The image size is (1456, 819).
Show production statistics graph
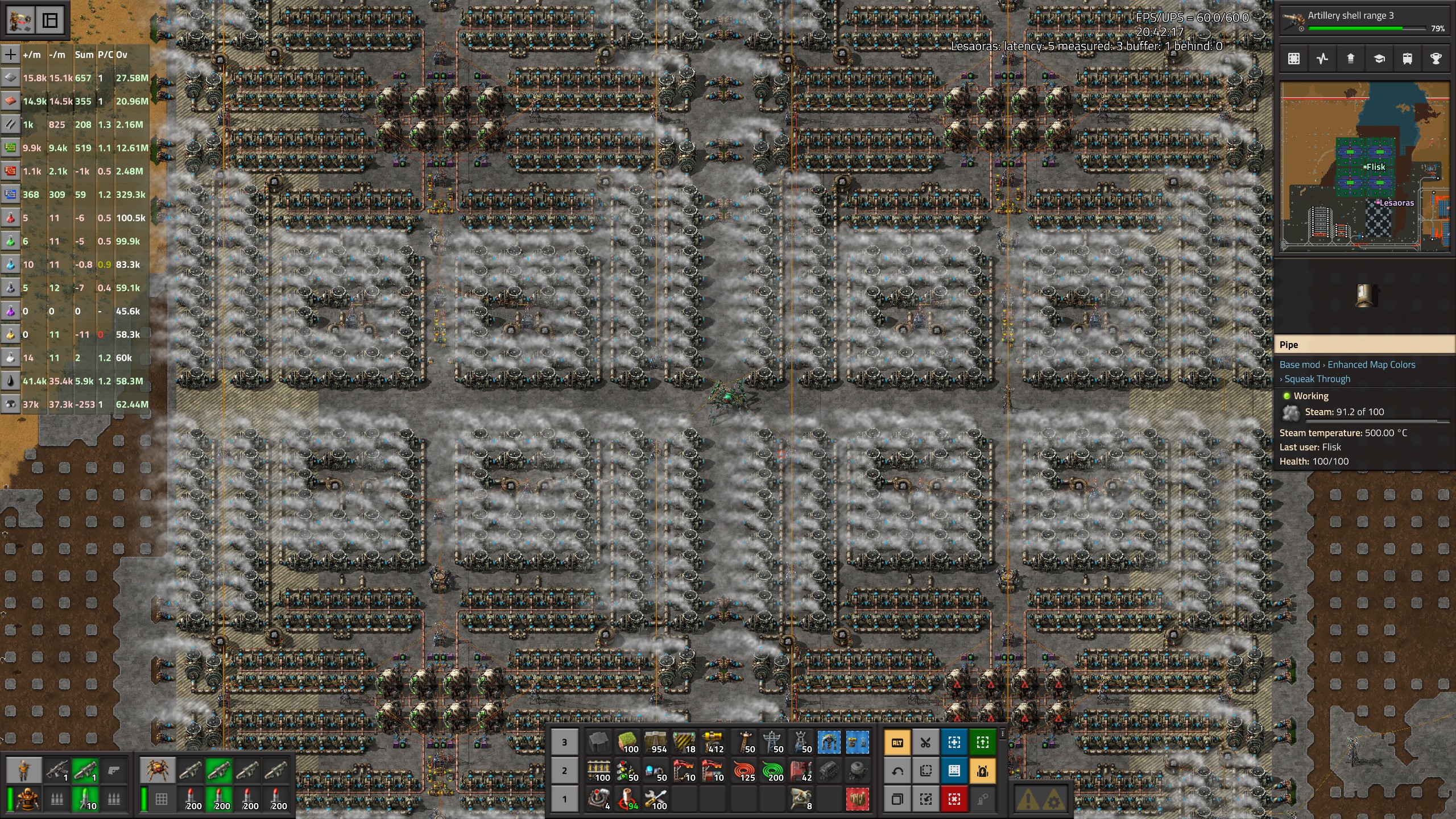click(x=1322, y=59)
